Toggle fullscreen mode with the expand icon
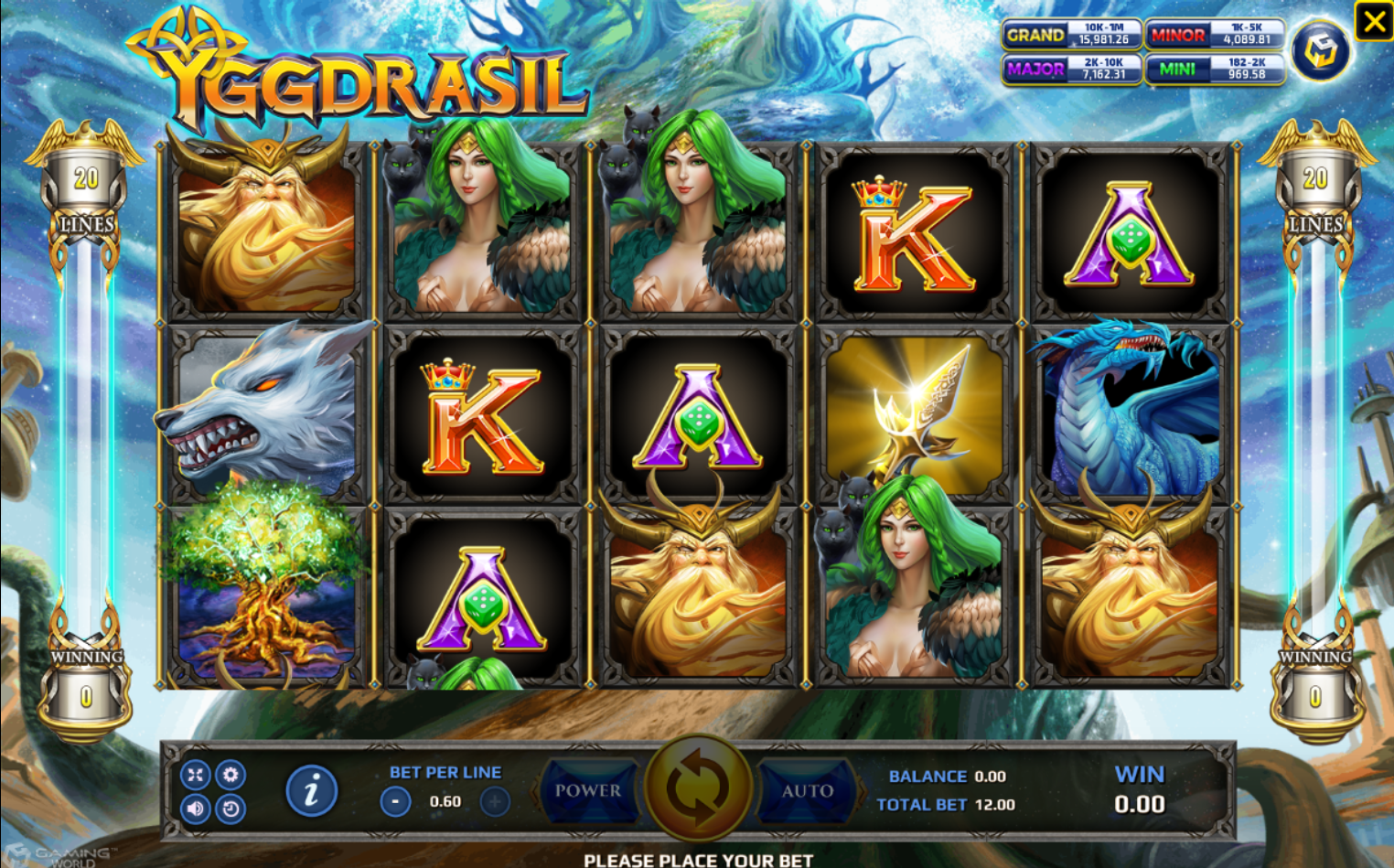The image size is (1394, 868). [x=195, y=775]
